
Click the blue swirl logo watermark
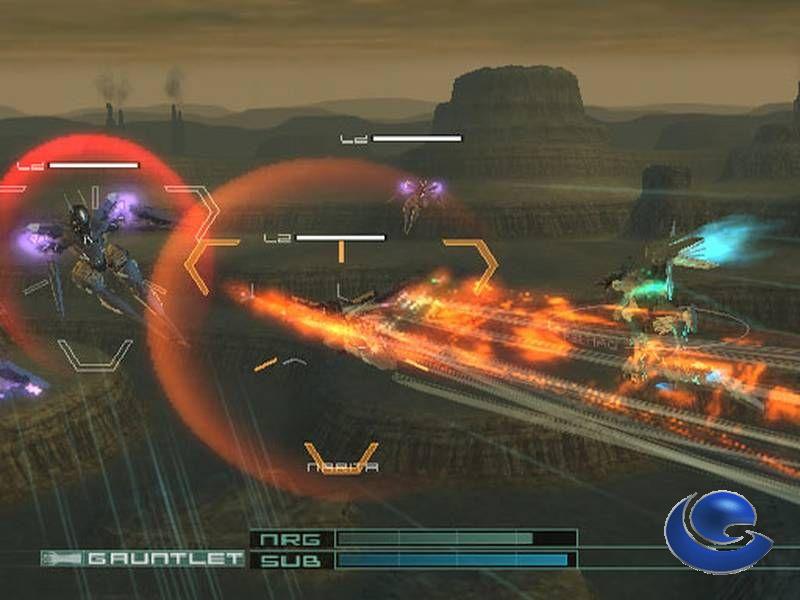pos(717,533)
